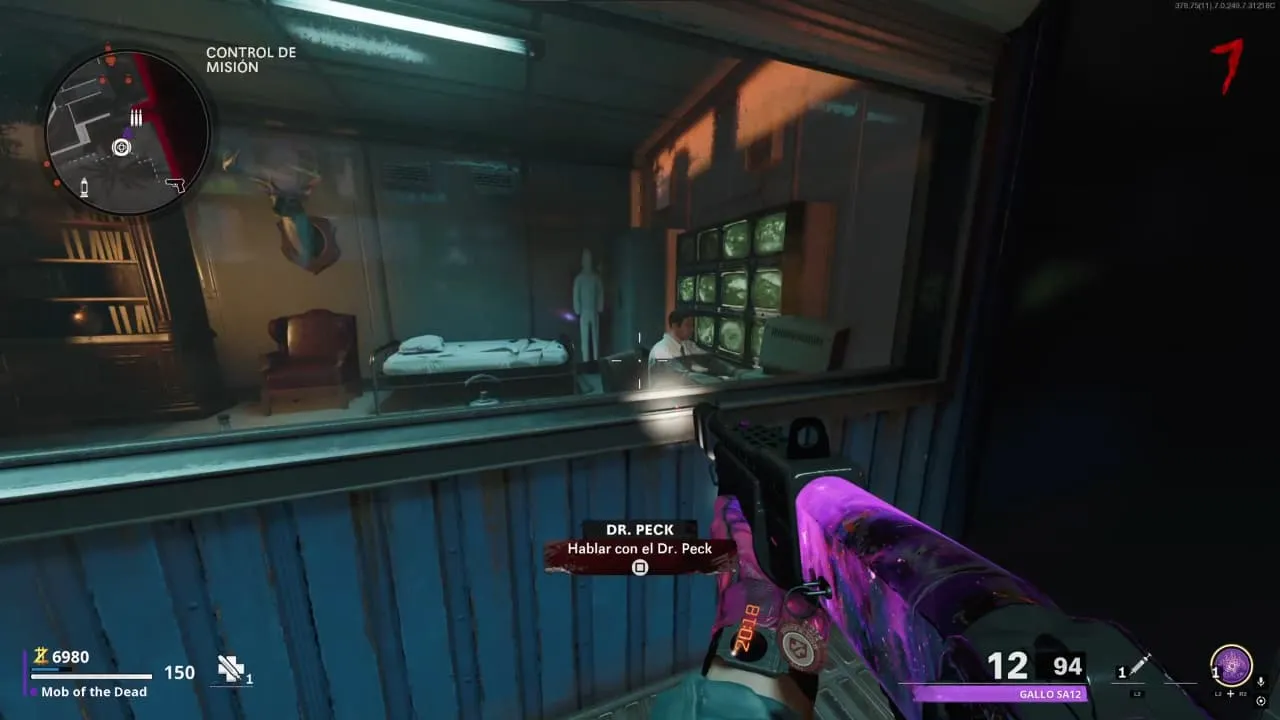Click the three-bullets ammo marker on minimap

(x=136, y=118)
